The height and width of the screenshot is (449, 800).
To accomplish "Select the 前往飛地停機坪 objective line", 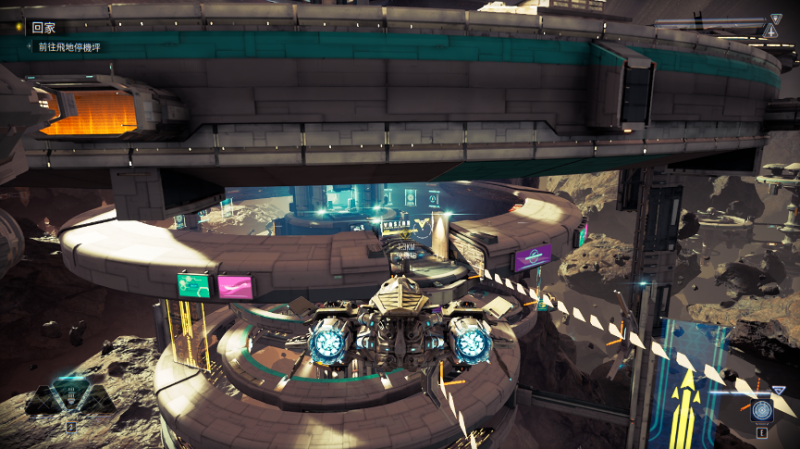I will point(69,47).
